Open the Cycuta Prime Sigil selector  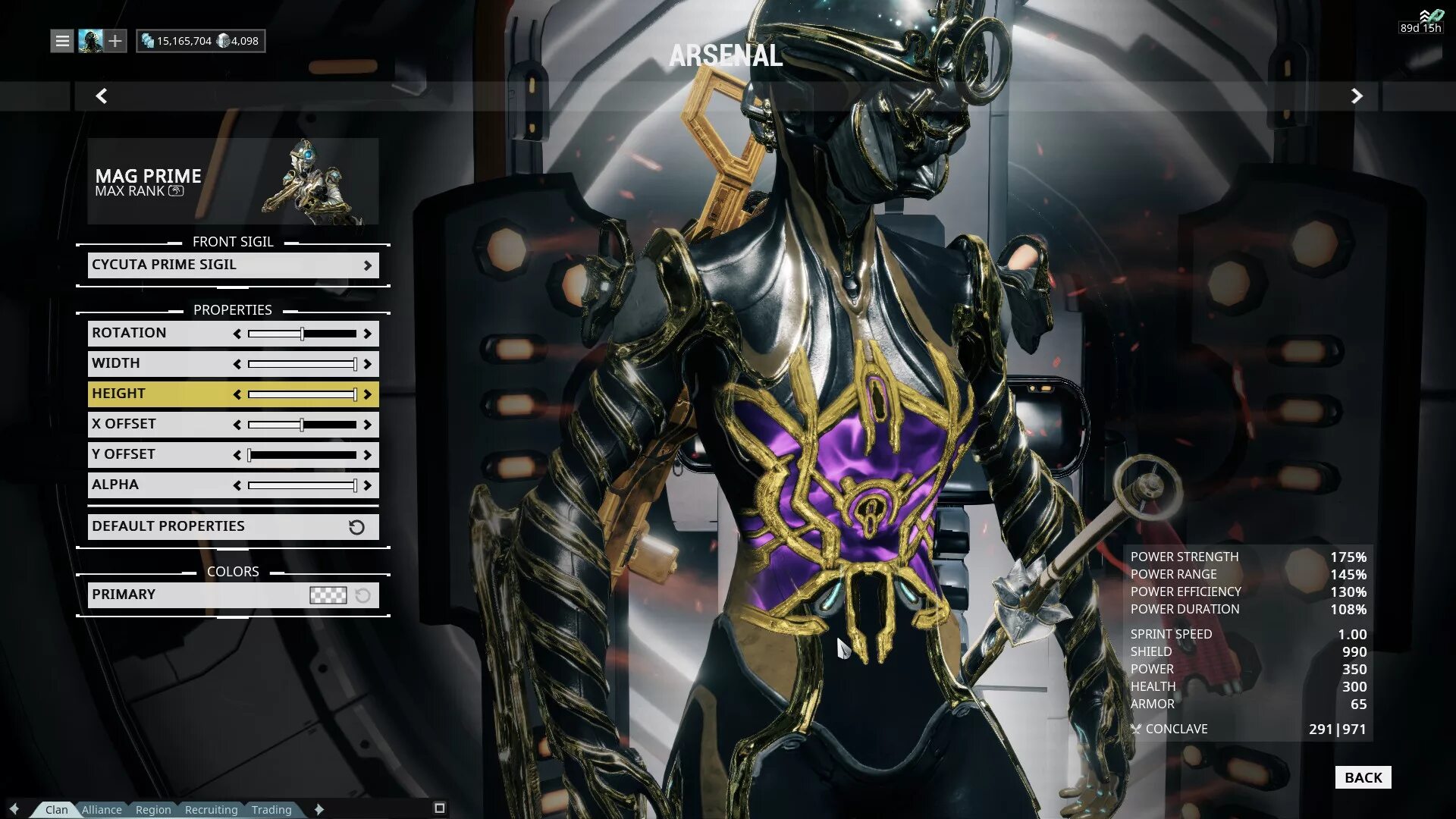tap(233, 265)
